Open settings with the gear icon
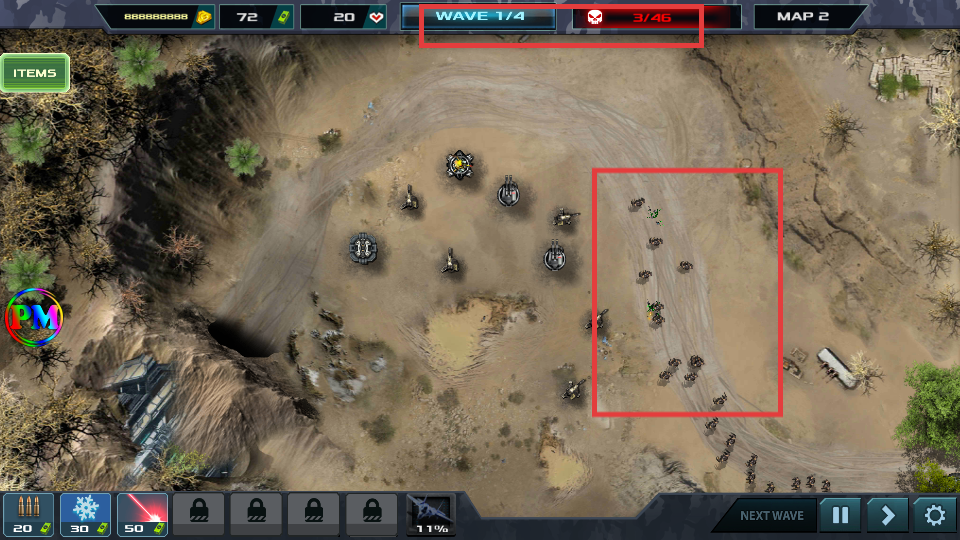 tap(935, 516)
